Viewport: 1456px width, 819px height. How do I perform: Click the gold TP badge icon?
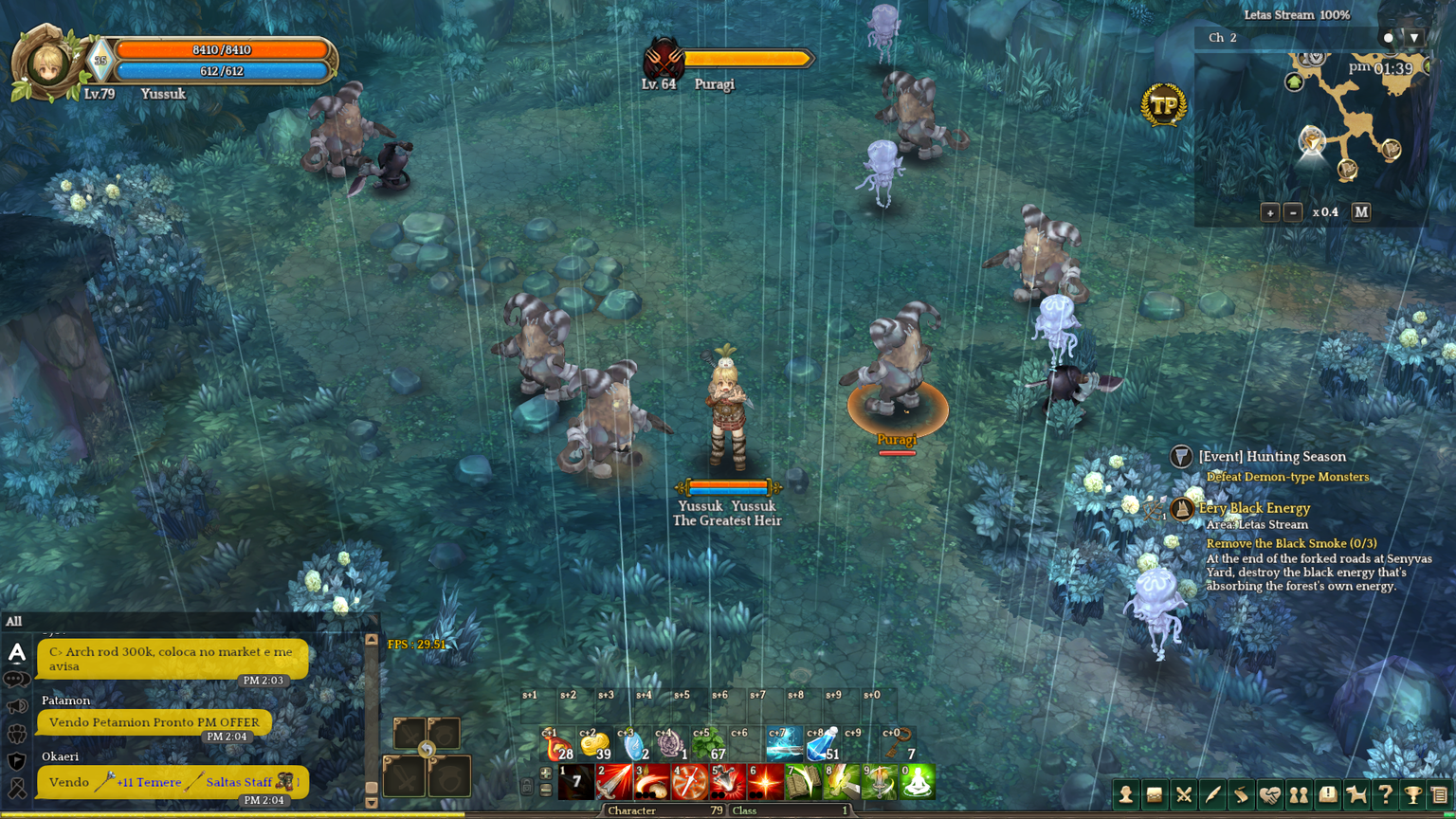tap(1163, 105)
